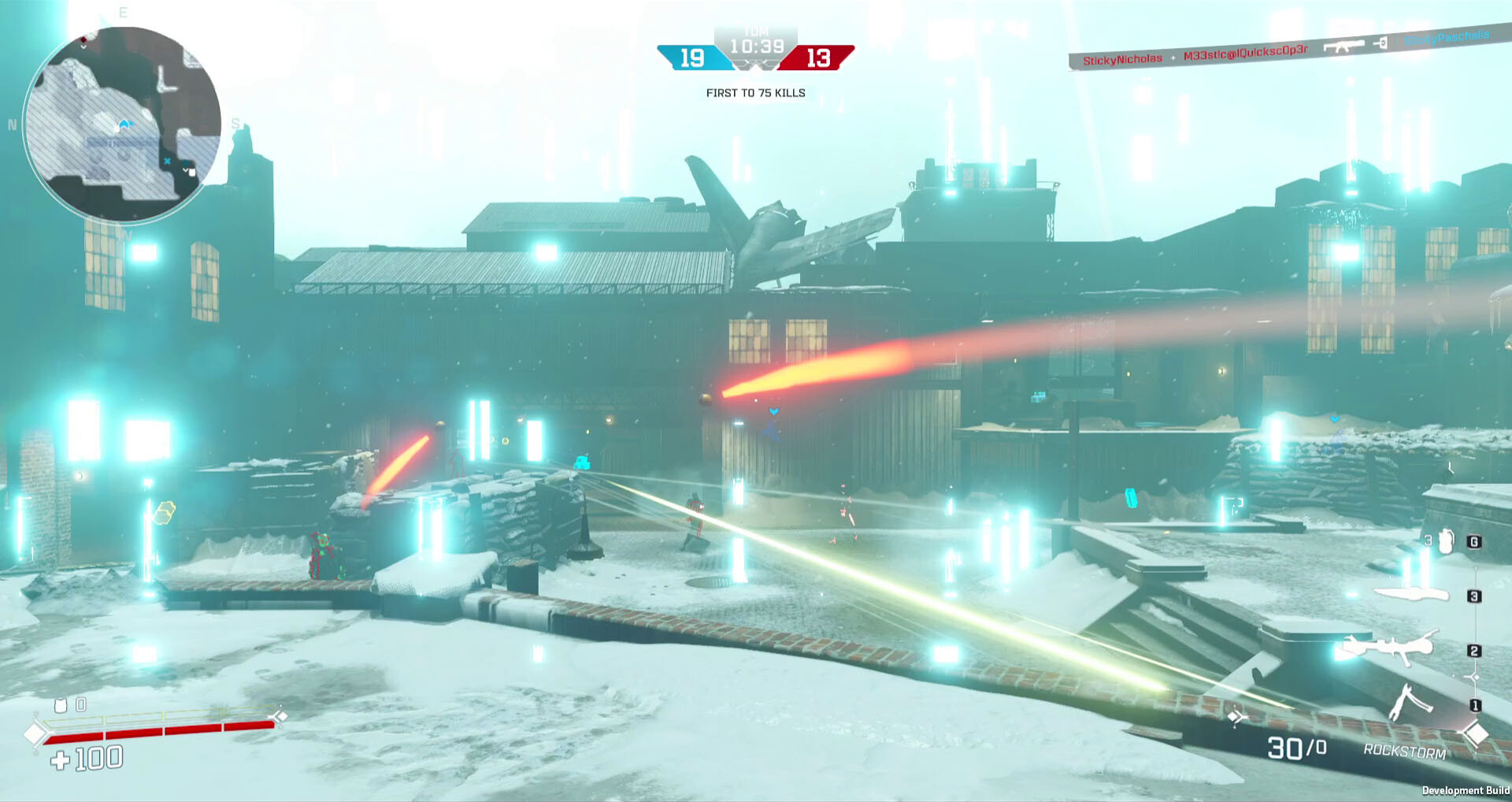1512x802 pixels.
Task: Click the player arrow icon on the minimap
Action: pyautogui.click(x=123, y=124)
